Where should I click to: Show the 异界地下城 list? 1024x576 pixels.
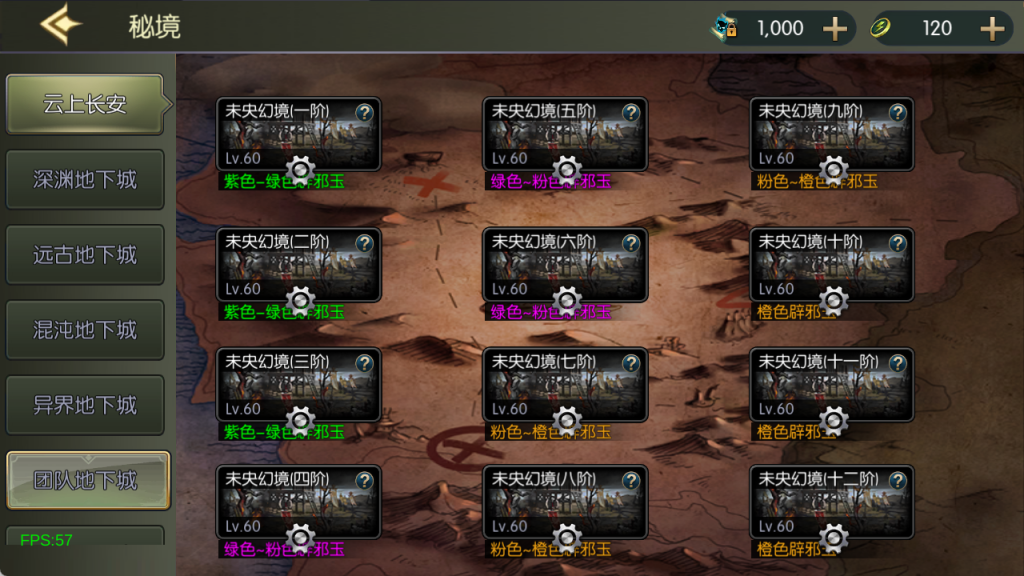pos(85,405)
